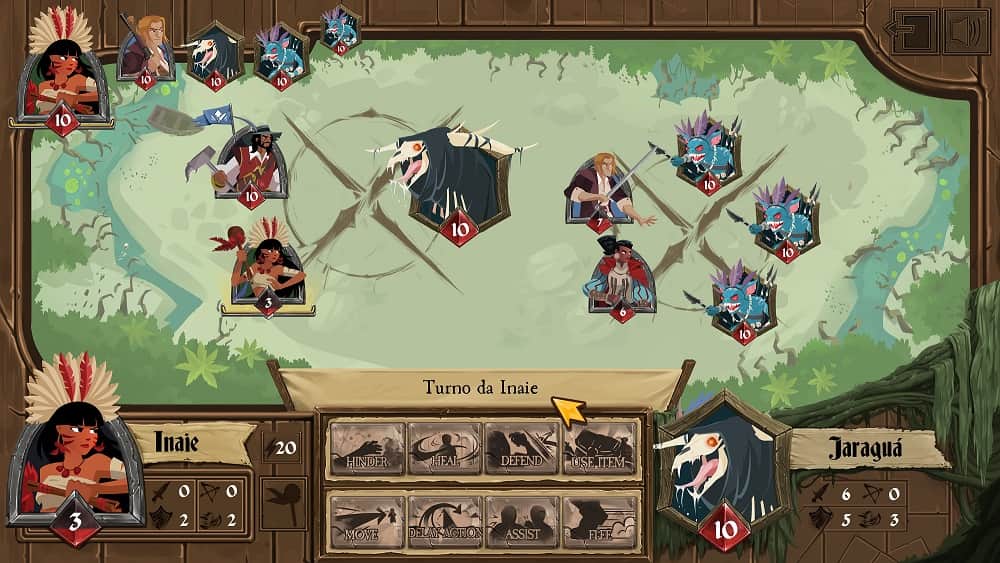This screenshot has width=1000, height=563.
Task: Choose the Move action
Action: pos(367,521)
